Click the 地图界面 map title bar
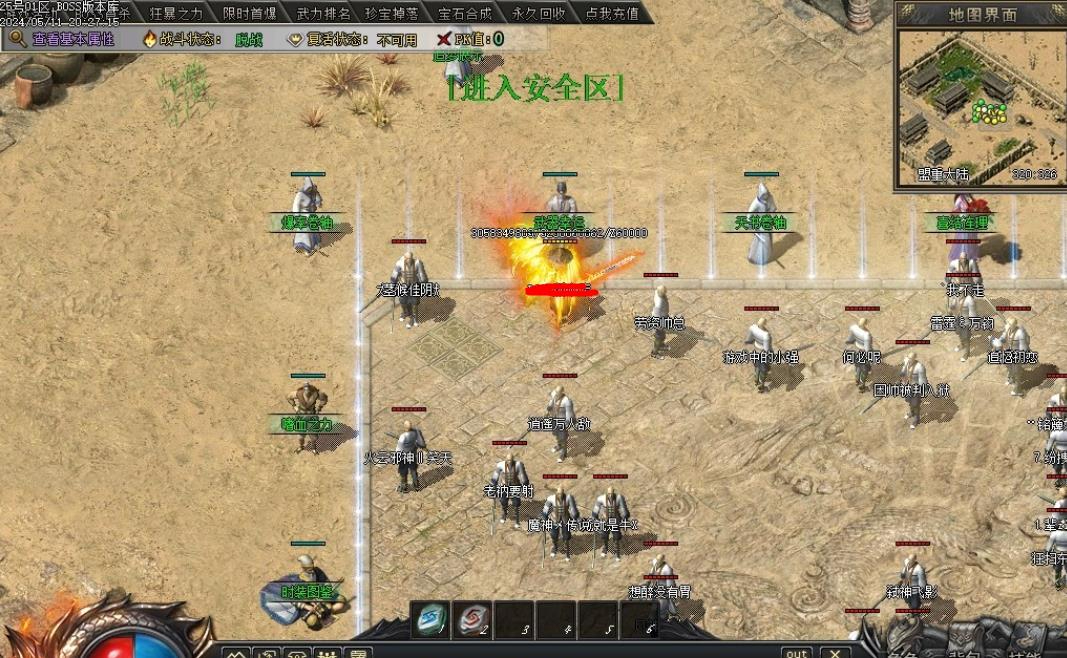1067x658 pixels. 982,14
